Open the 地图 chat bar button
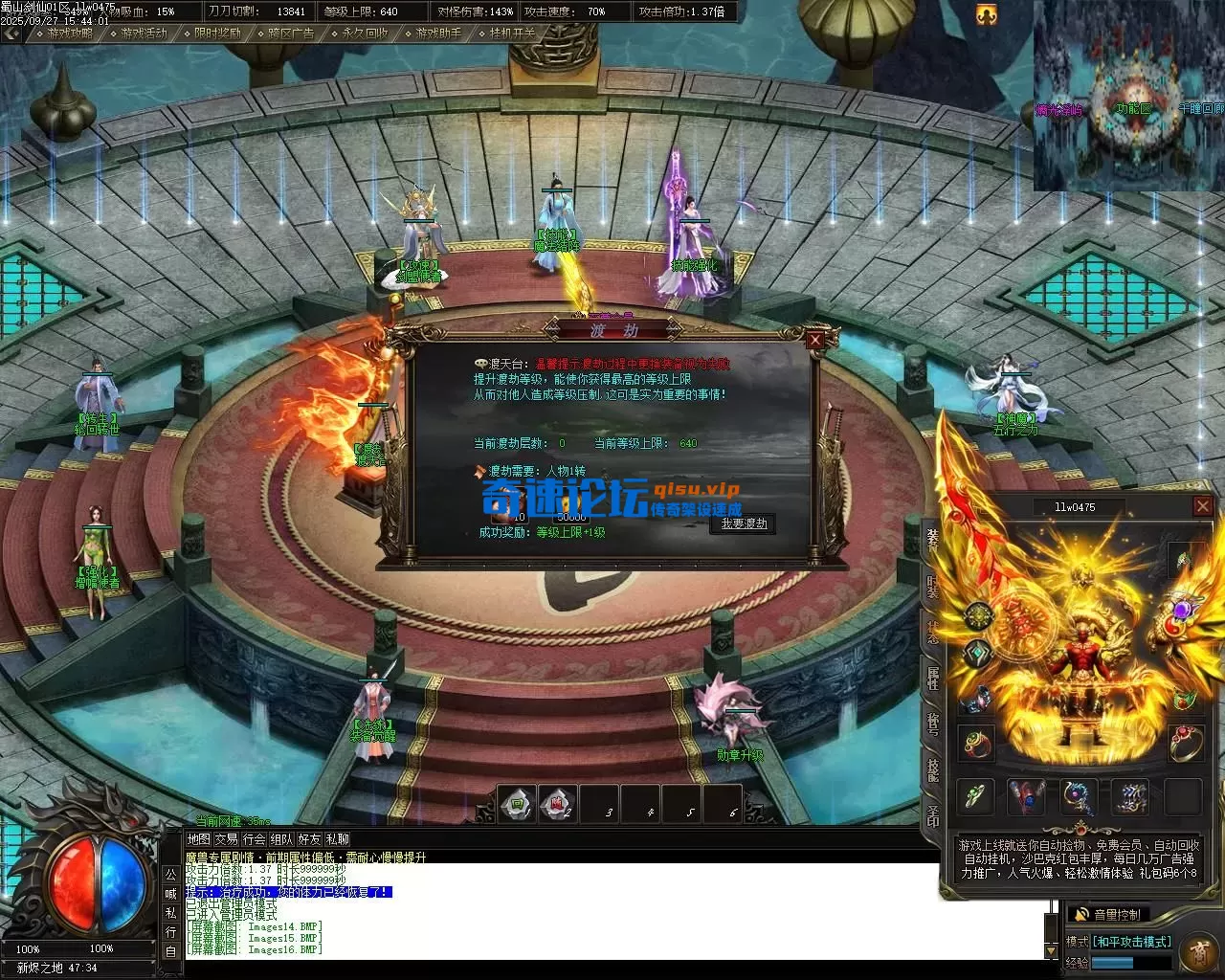This screenshot has width=1225, height=980. pos(198,838)
